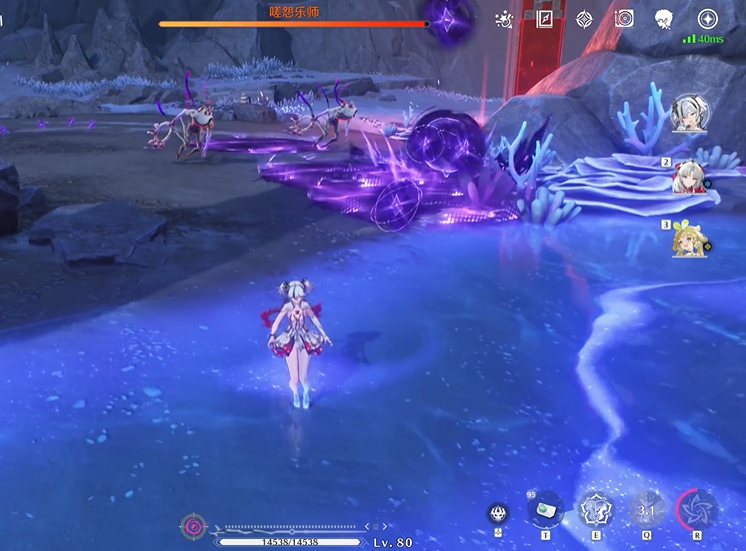746x551 pixels.
Task: Open the character head silhouette menu
Action: coord(664,19)
